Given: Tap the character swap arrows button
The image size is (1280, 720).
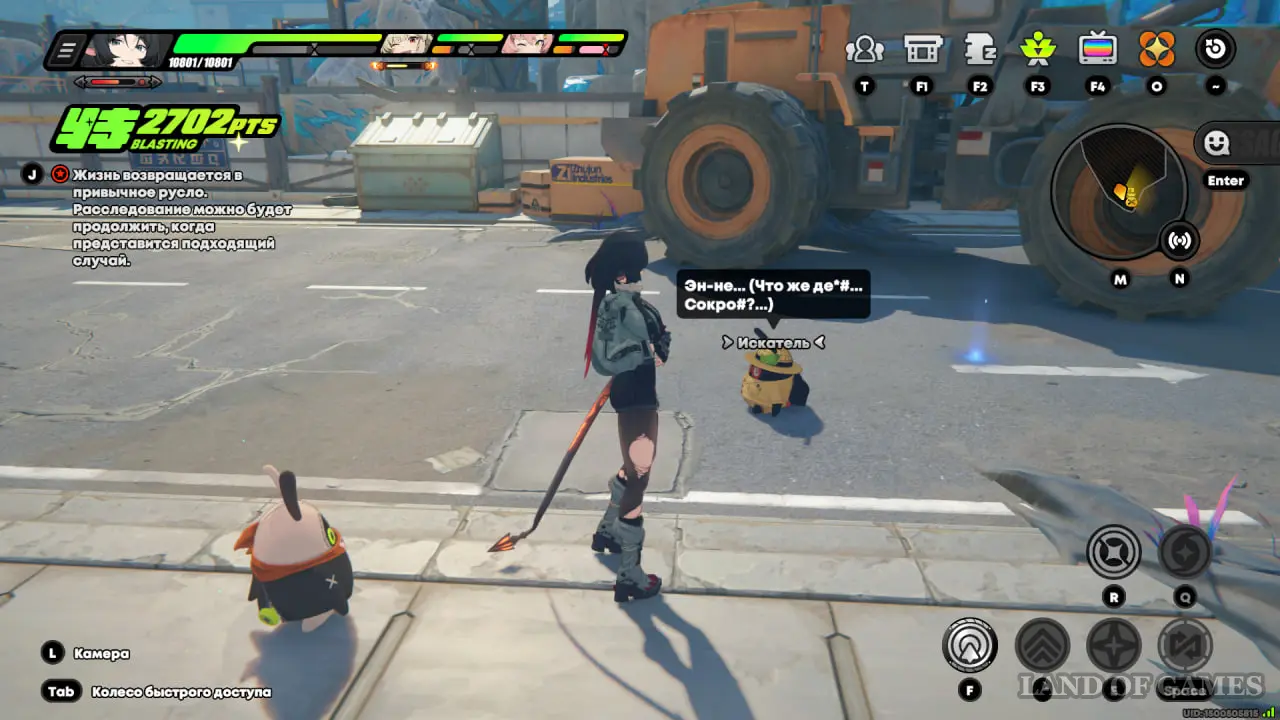Looking at the screenshot, I should [1185, 645].
